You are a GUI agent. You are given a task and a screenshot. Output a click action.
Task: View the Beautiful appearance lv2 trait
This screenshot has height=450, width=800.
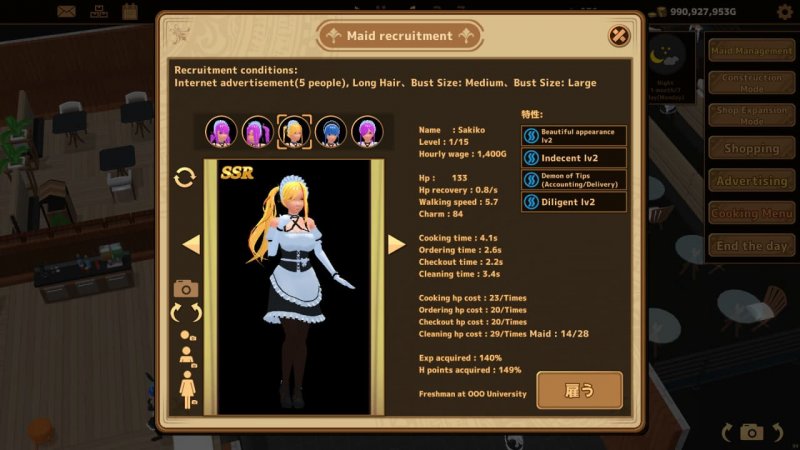(574, 135)
